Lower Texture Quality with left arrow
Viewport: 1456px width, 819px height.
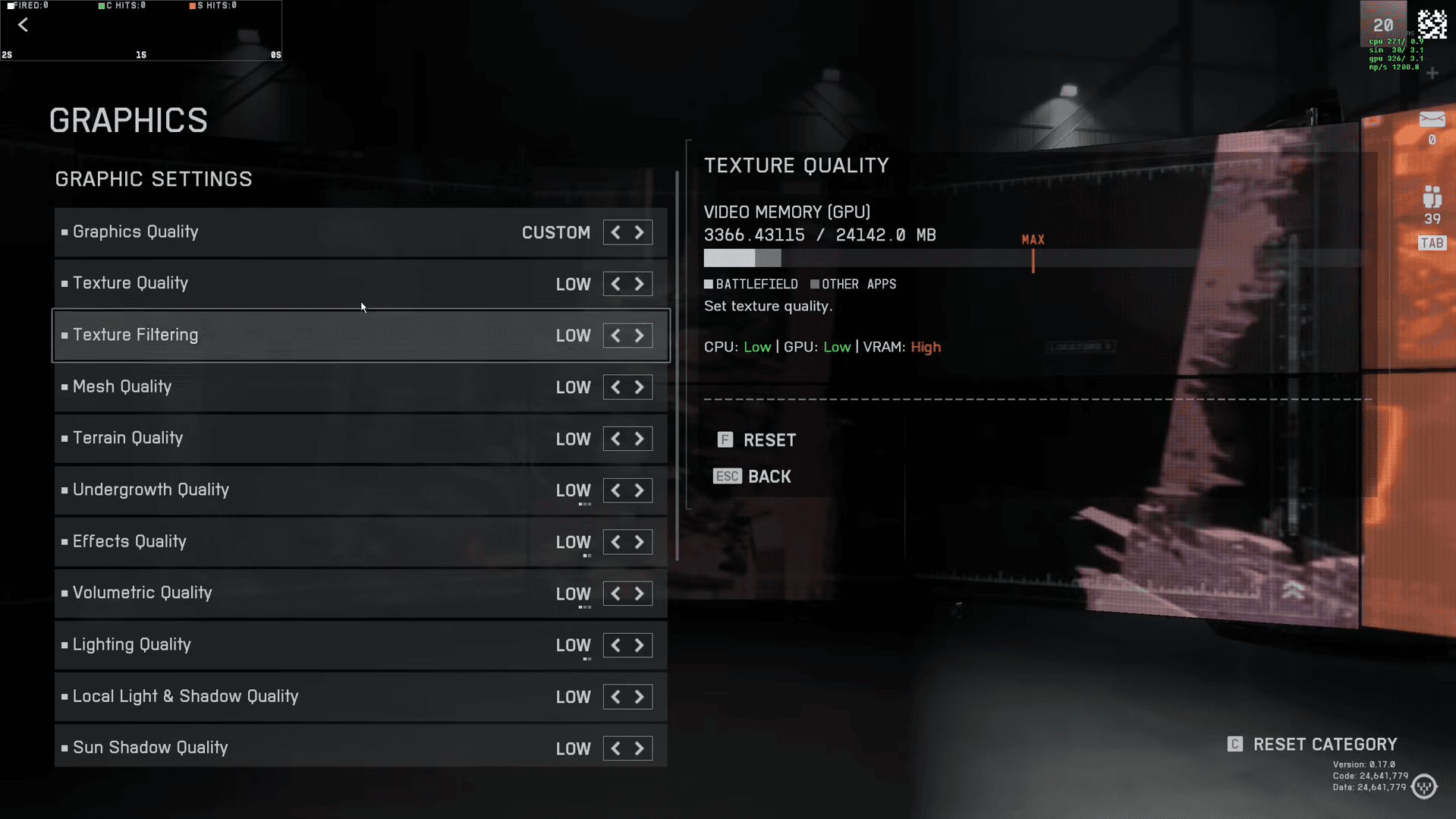pos(615,284)
